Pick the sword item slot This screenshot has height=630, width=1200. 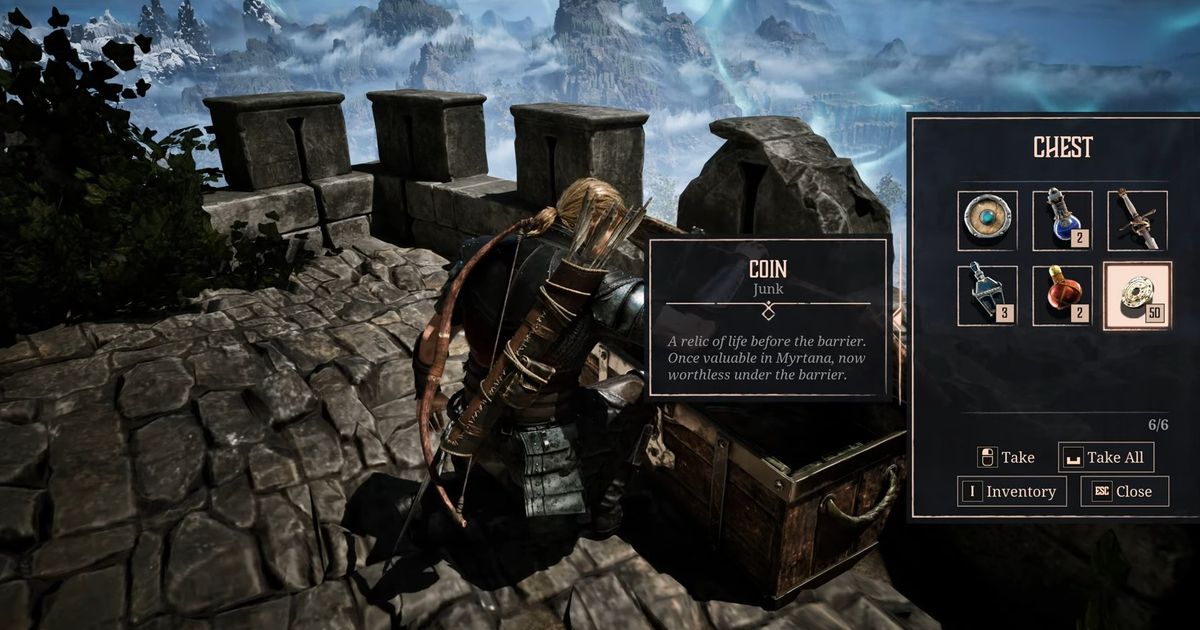click(1137, 220)
